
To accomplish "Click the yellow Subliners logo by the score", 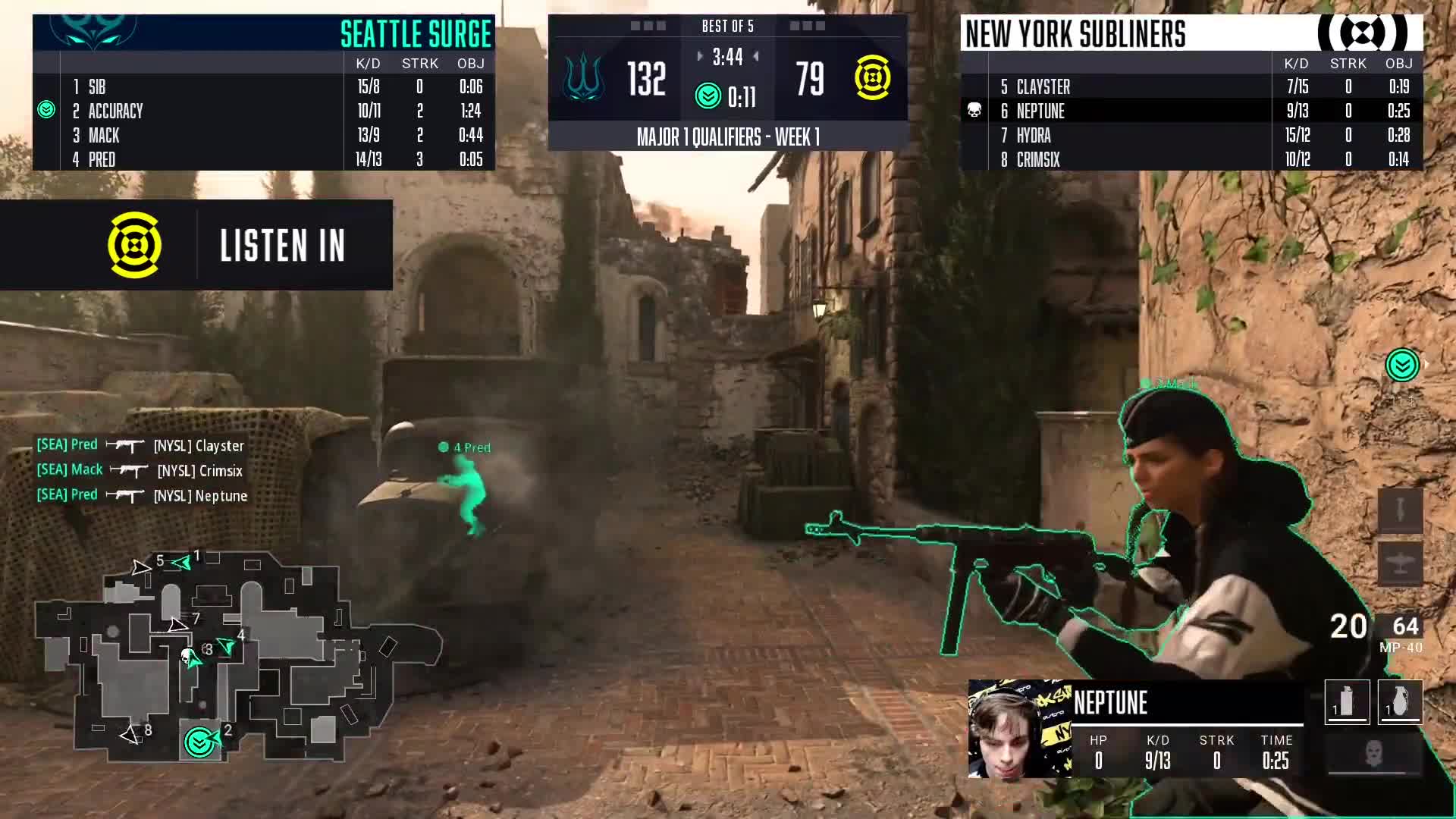I will point(872,78).
